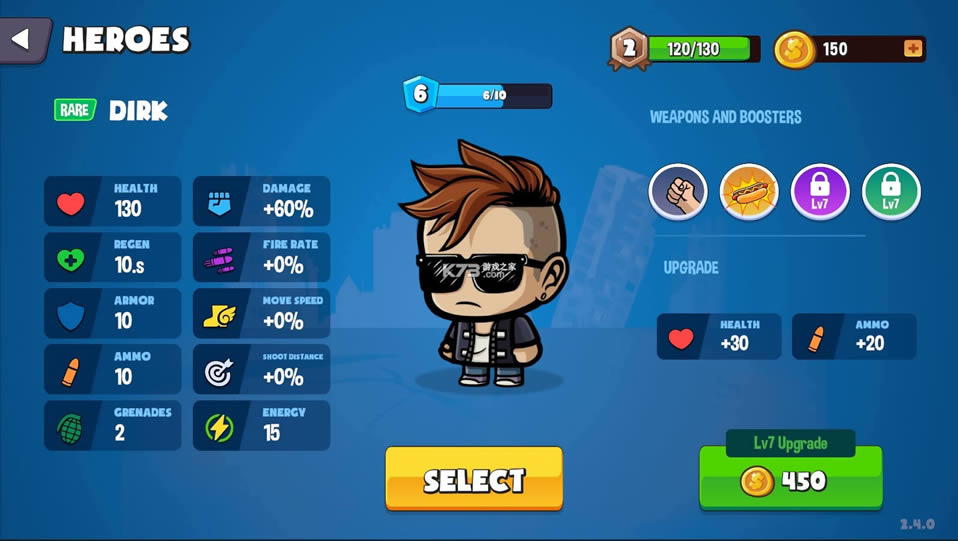Select Dirk with the yellow SELECT button

point(474,479)
